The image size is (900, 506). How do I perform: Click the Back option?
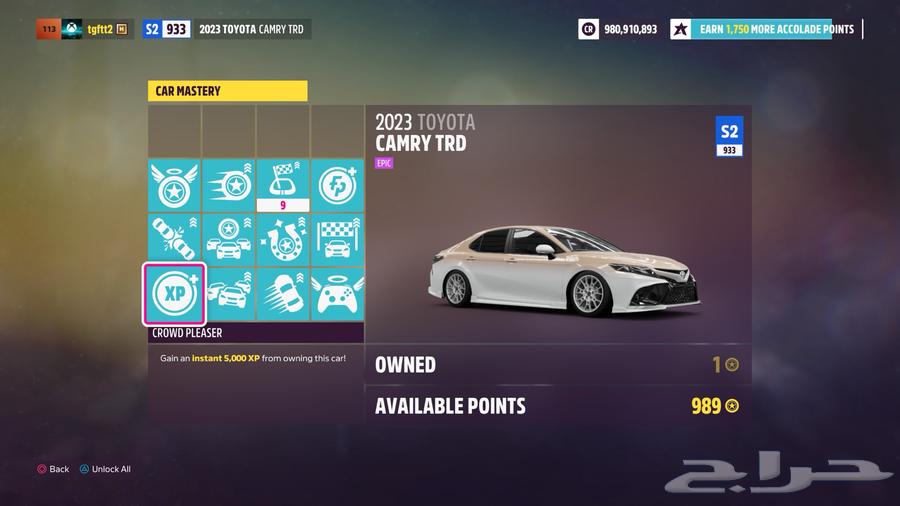click(53, 469)
